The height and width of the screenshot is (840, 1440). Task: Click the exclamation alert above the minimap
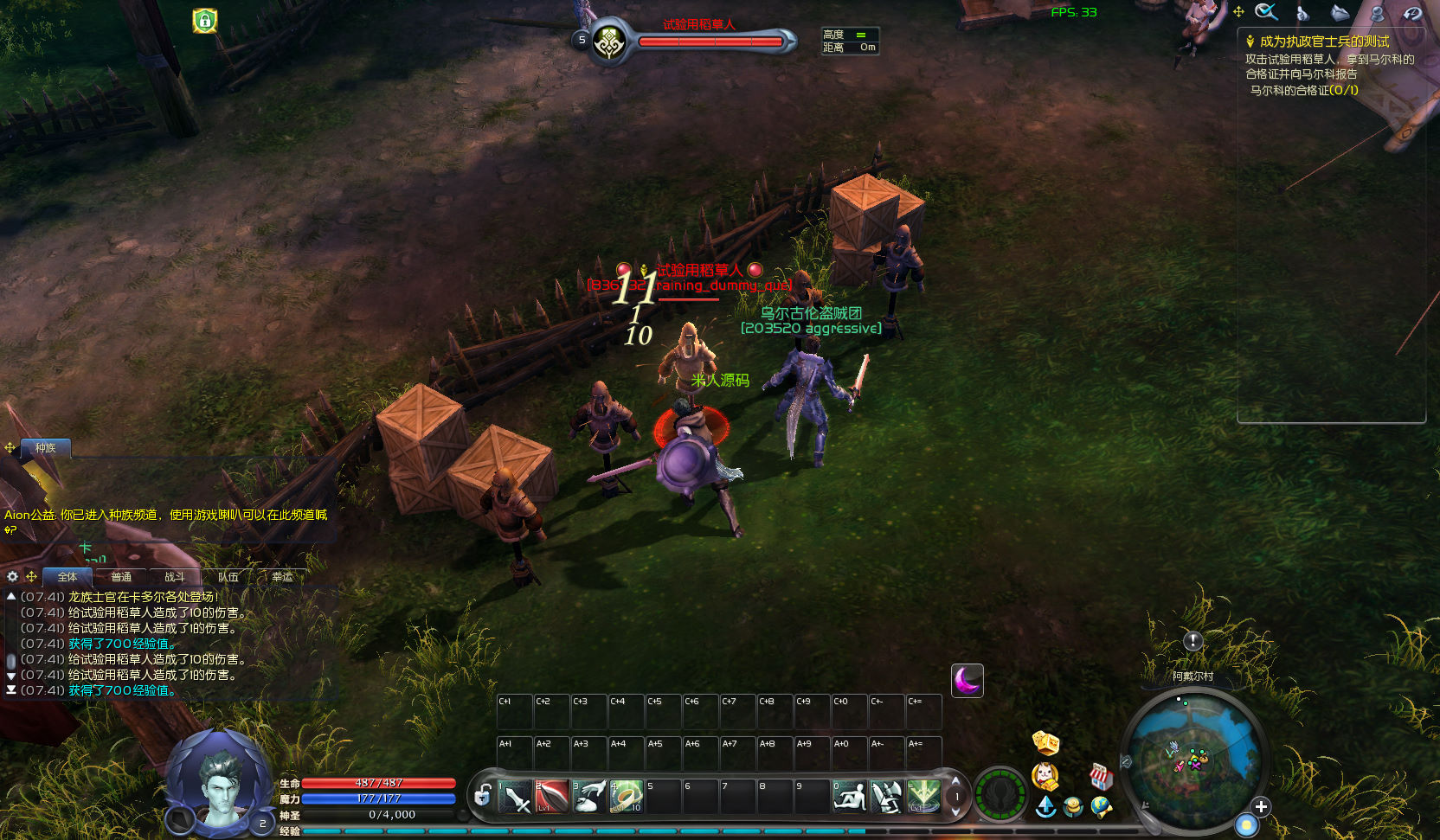pos(1192,641)
